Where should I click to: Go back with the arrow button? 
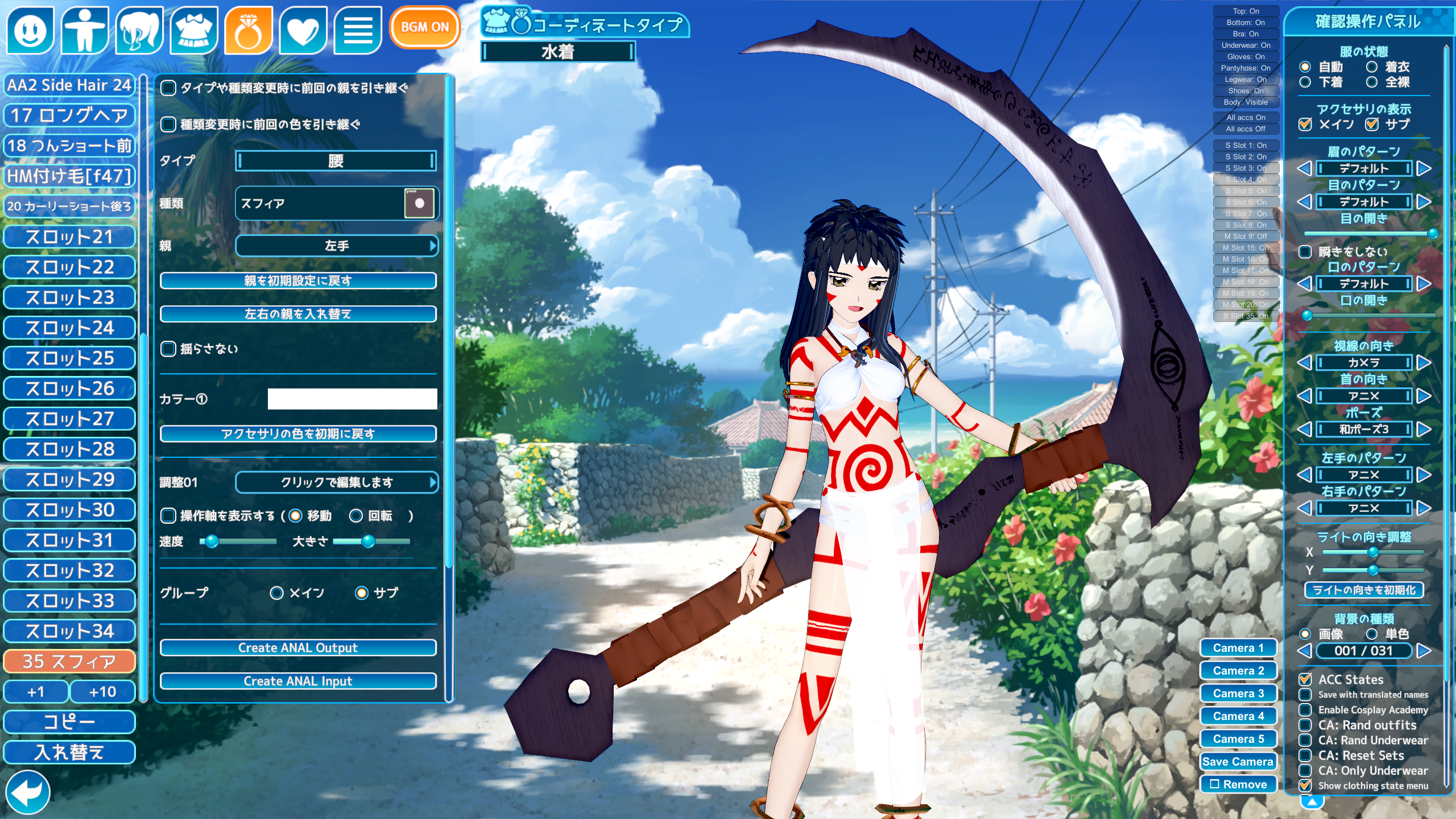pos(27,792)
